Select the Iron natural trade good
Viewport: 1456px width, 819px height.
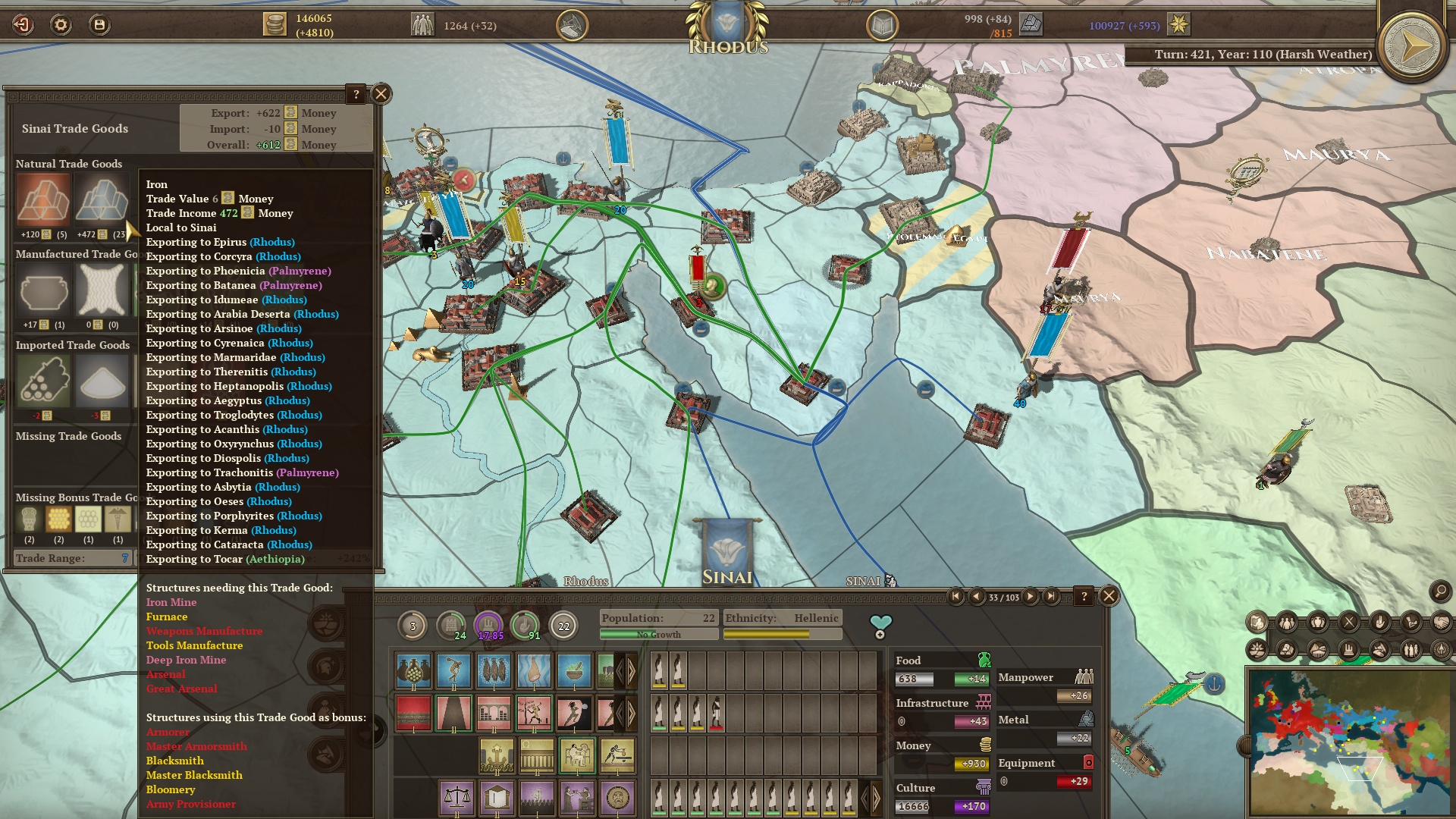coord(102,200)
